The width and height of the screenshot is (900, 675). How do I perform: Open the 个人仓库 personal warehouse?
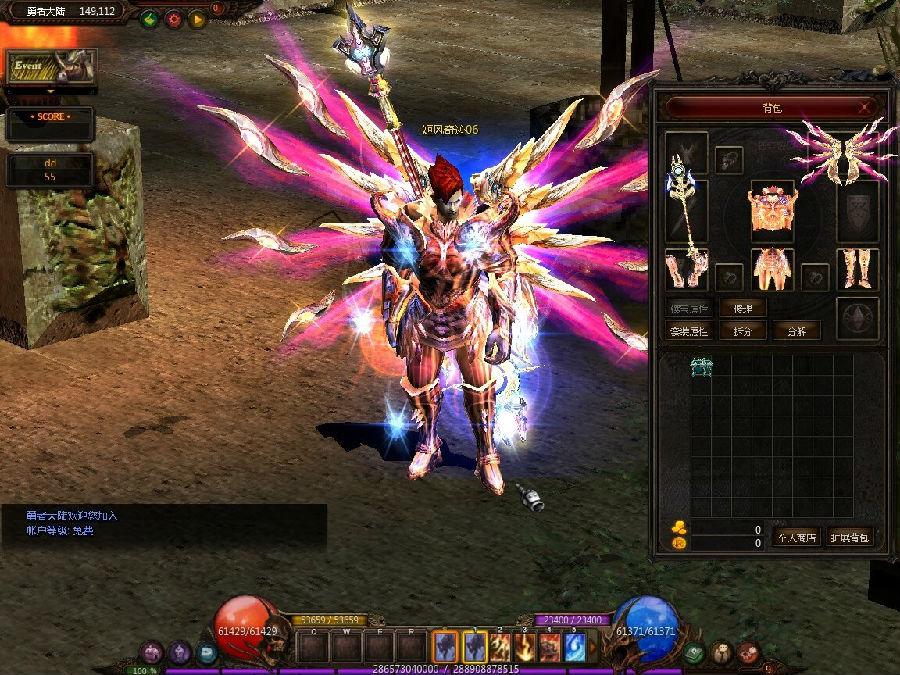pyautogui.click(x=797, y=538)
